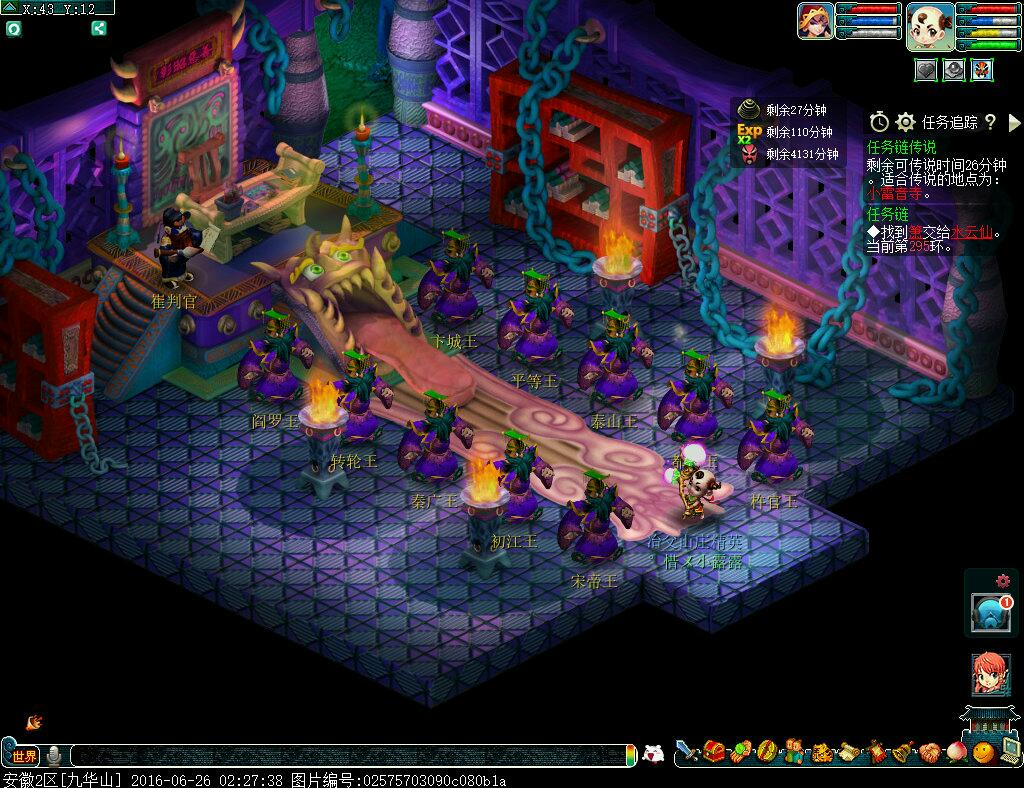
Task: Click the tiger pet icon in toolbar
Action: click(x=822, y=752)
